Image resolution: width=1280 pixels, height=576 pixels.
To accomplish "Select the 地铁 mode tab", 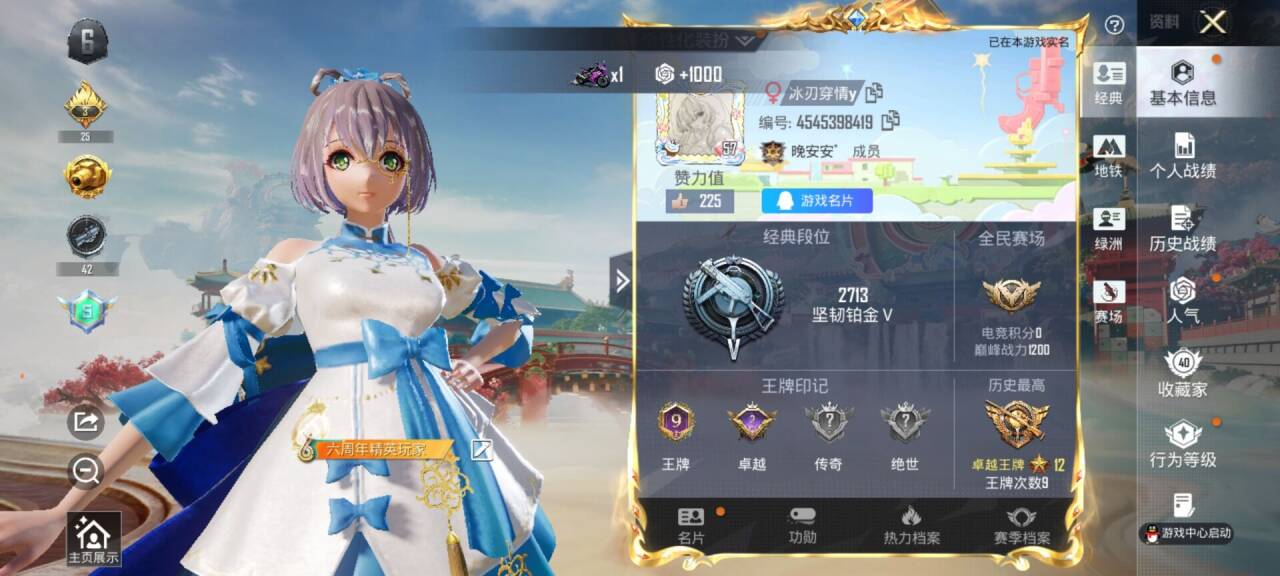I will (x=1108, y=157).
